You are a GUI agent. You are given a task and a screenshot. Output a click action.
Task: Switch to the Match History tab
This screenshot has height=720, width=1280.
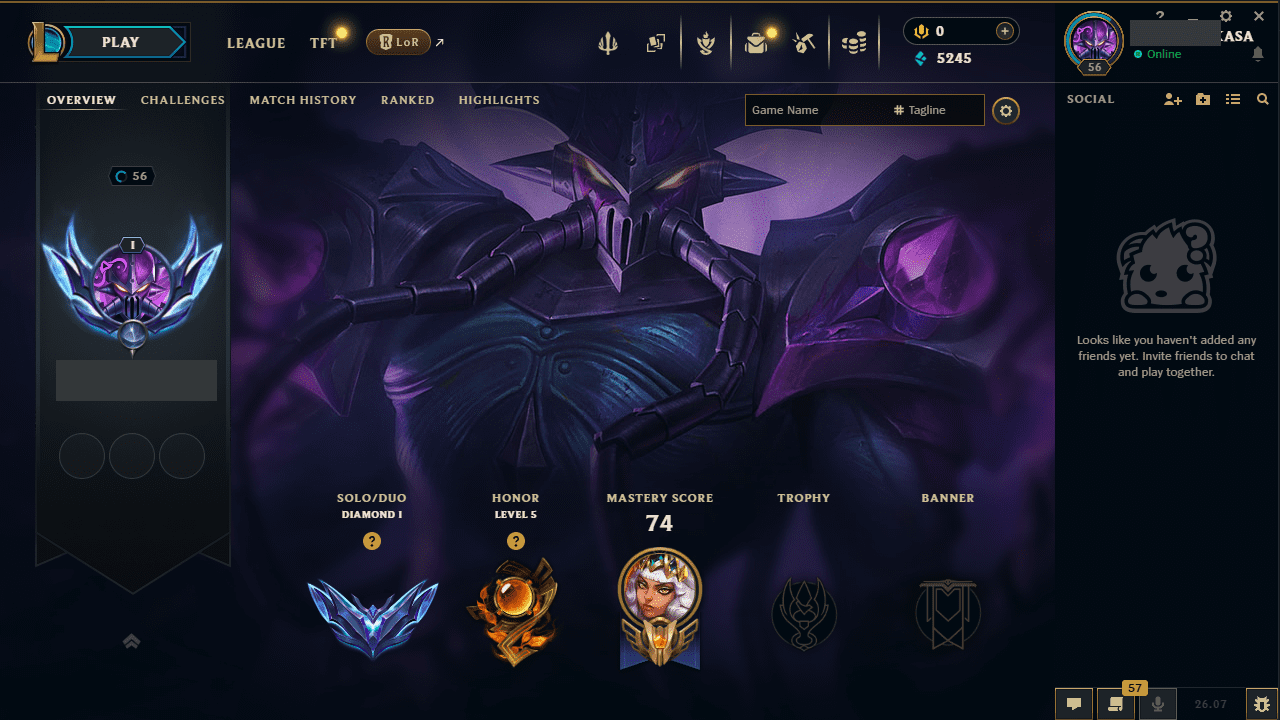(303, 100)
